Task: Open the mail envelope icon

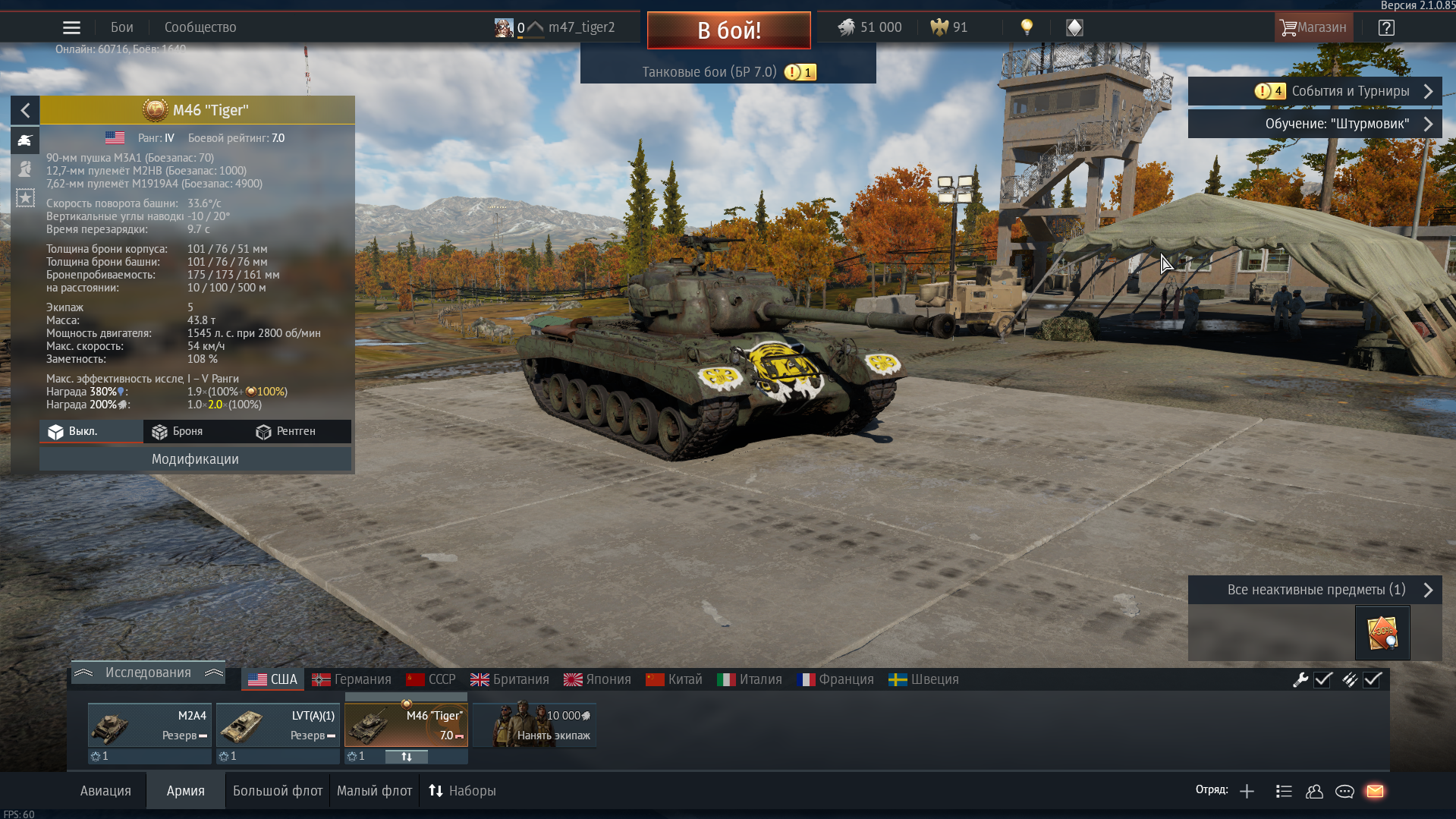Action: point(1375,792)
